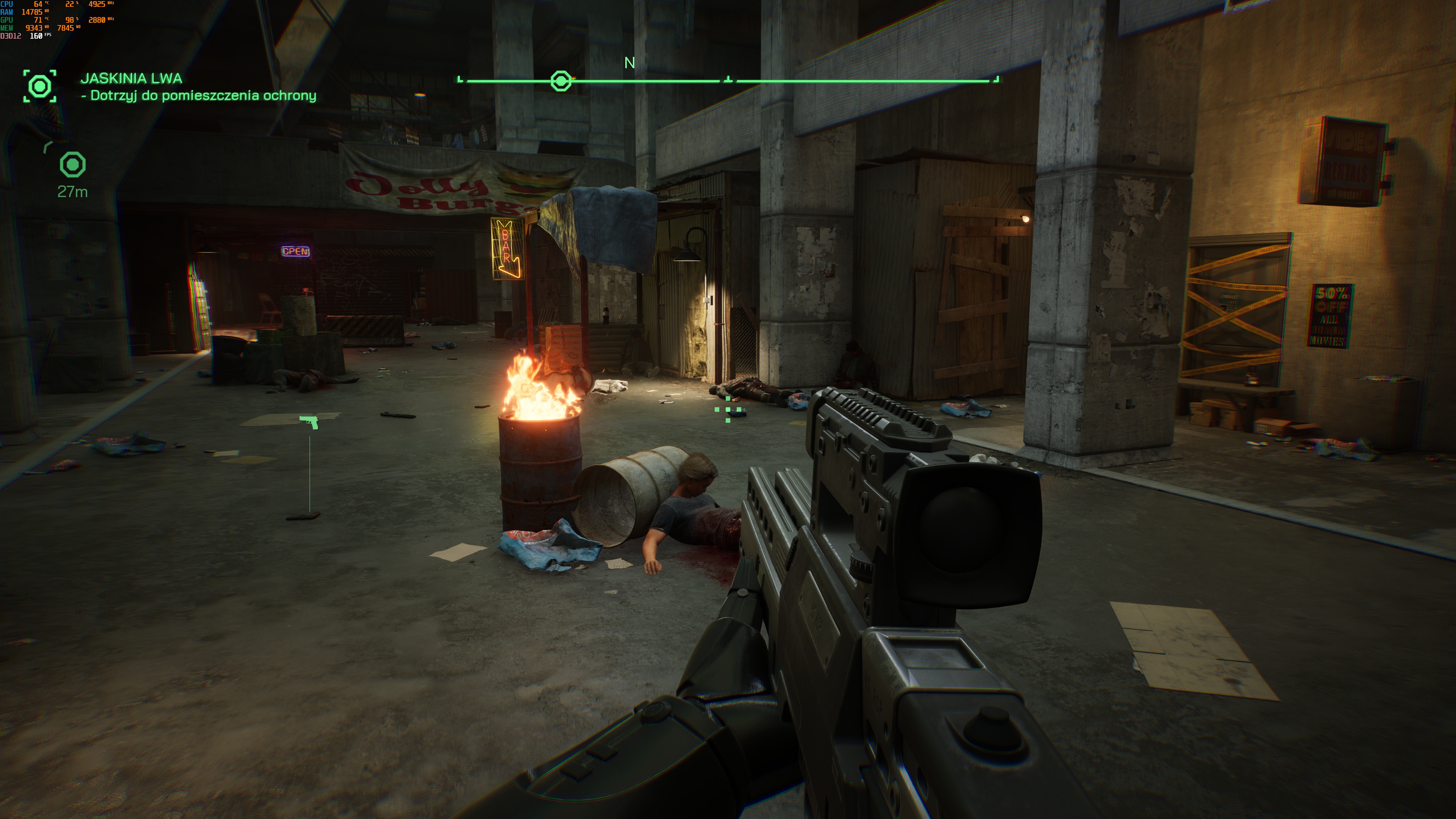Select the objective marker on the compass bar
Viewport: 1456px width, 819px height.
click(x=561, y=81)
